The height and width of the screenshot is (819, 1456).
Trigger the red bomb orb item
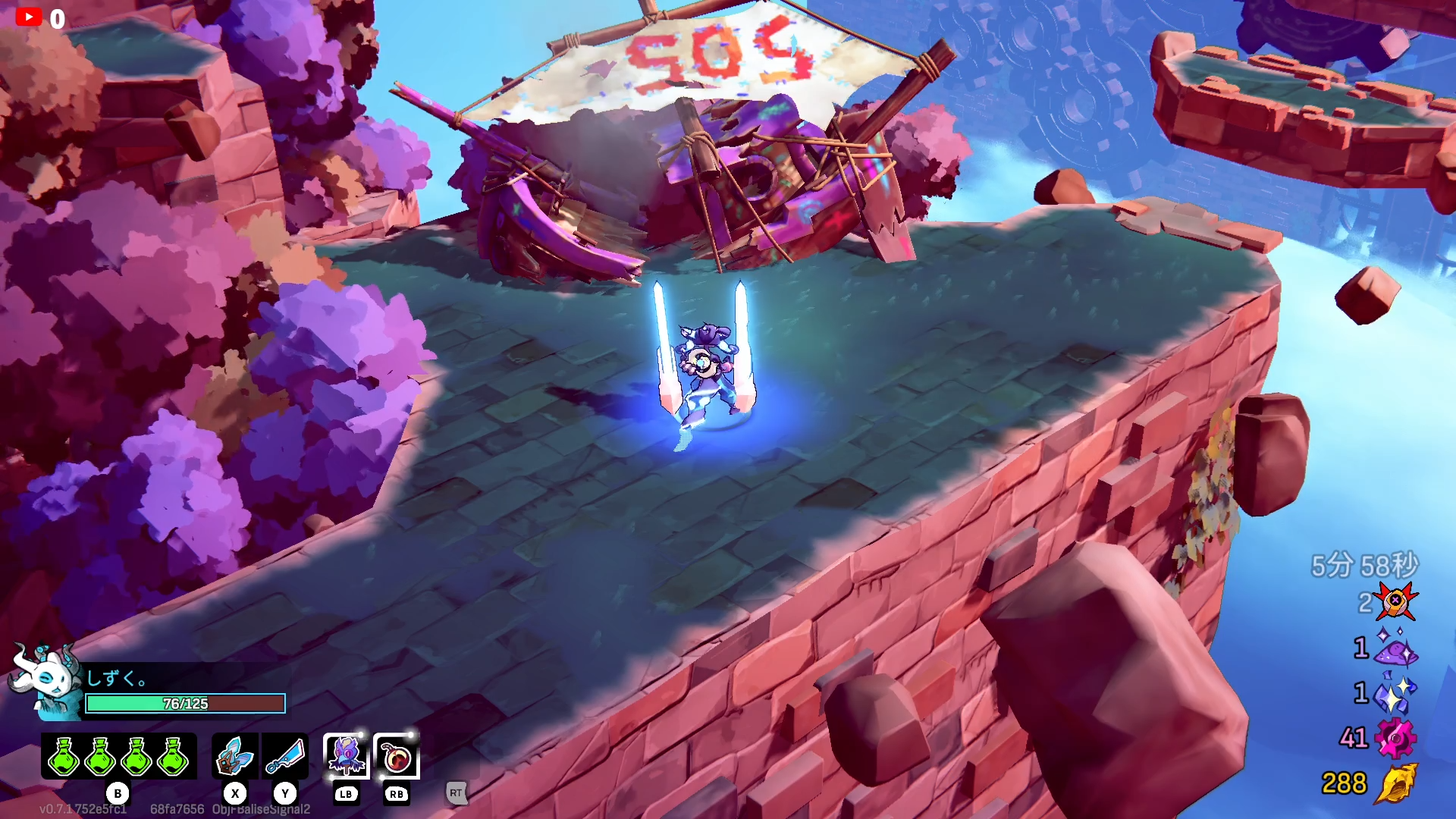point(397,756)
